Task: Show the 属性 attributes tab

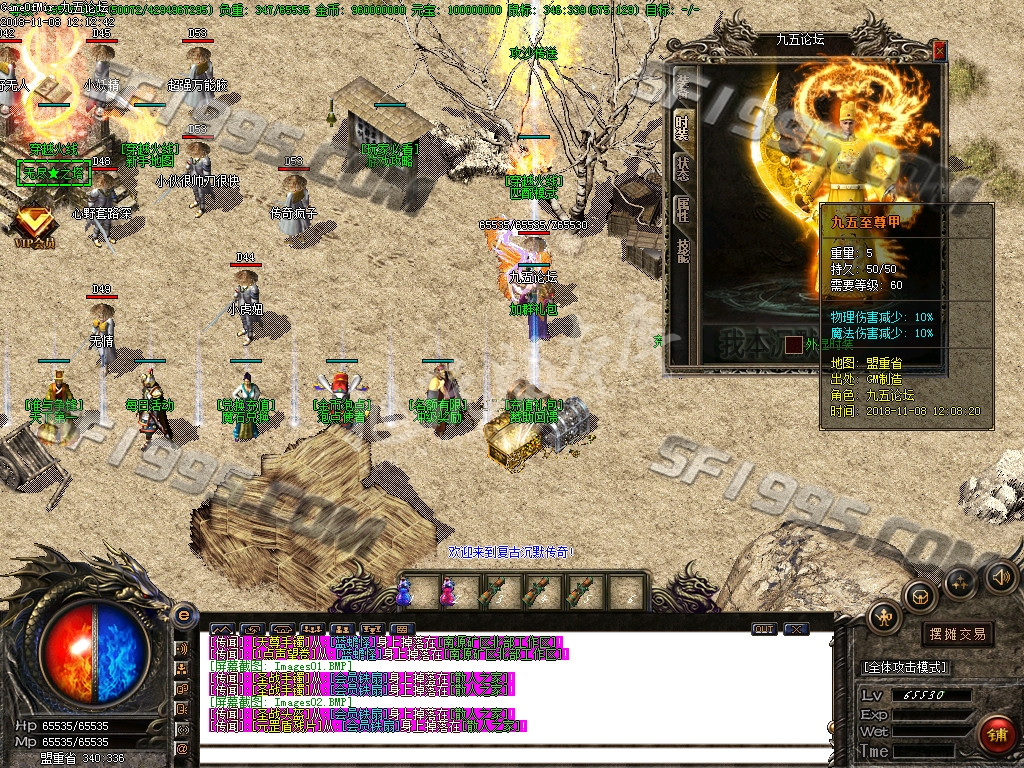Action: click(682, 209)
